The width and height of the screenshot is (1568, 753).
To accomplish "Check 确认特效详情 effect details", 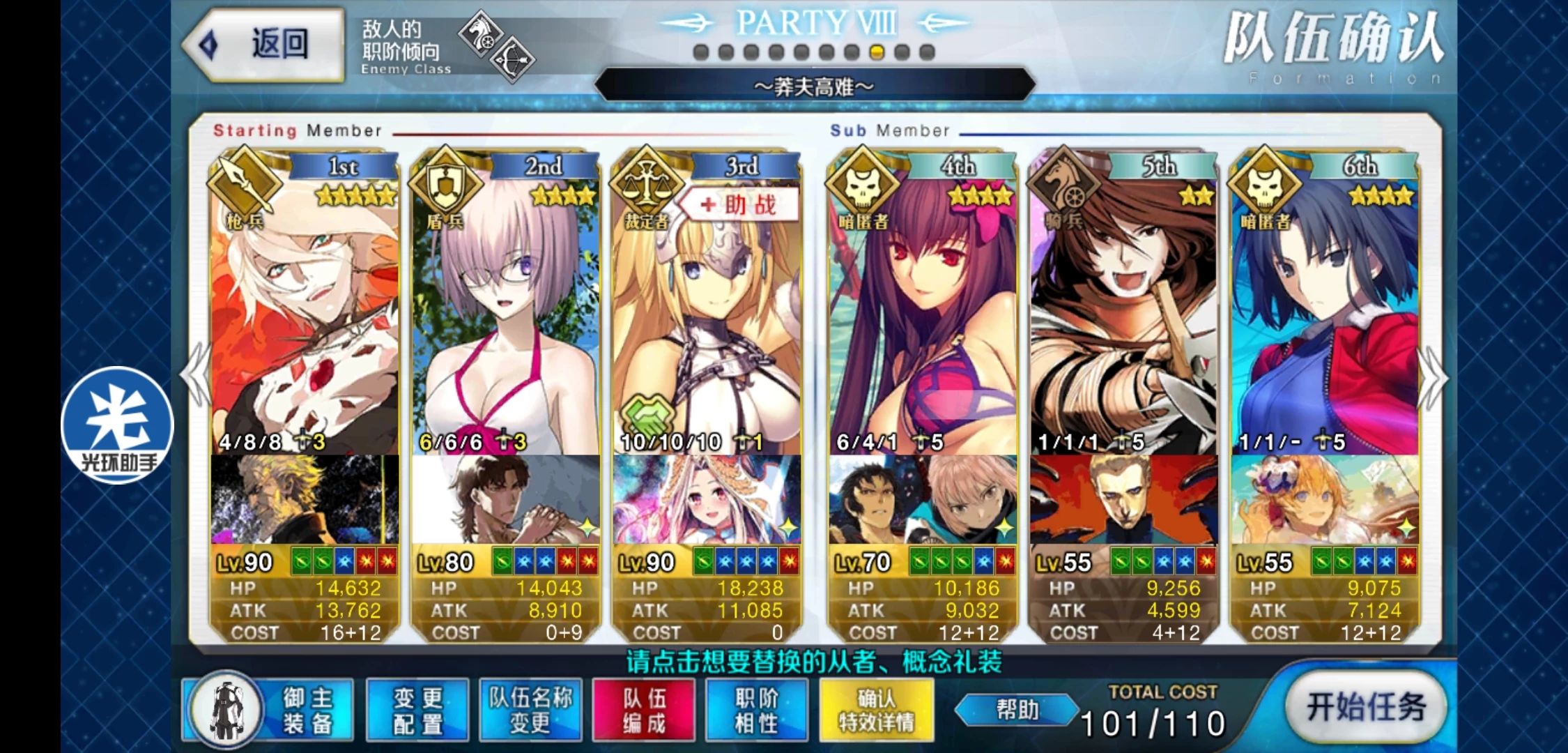I will (x=877, y=710).
